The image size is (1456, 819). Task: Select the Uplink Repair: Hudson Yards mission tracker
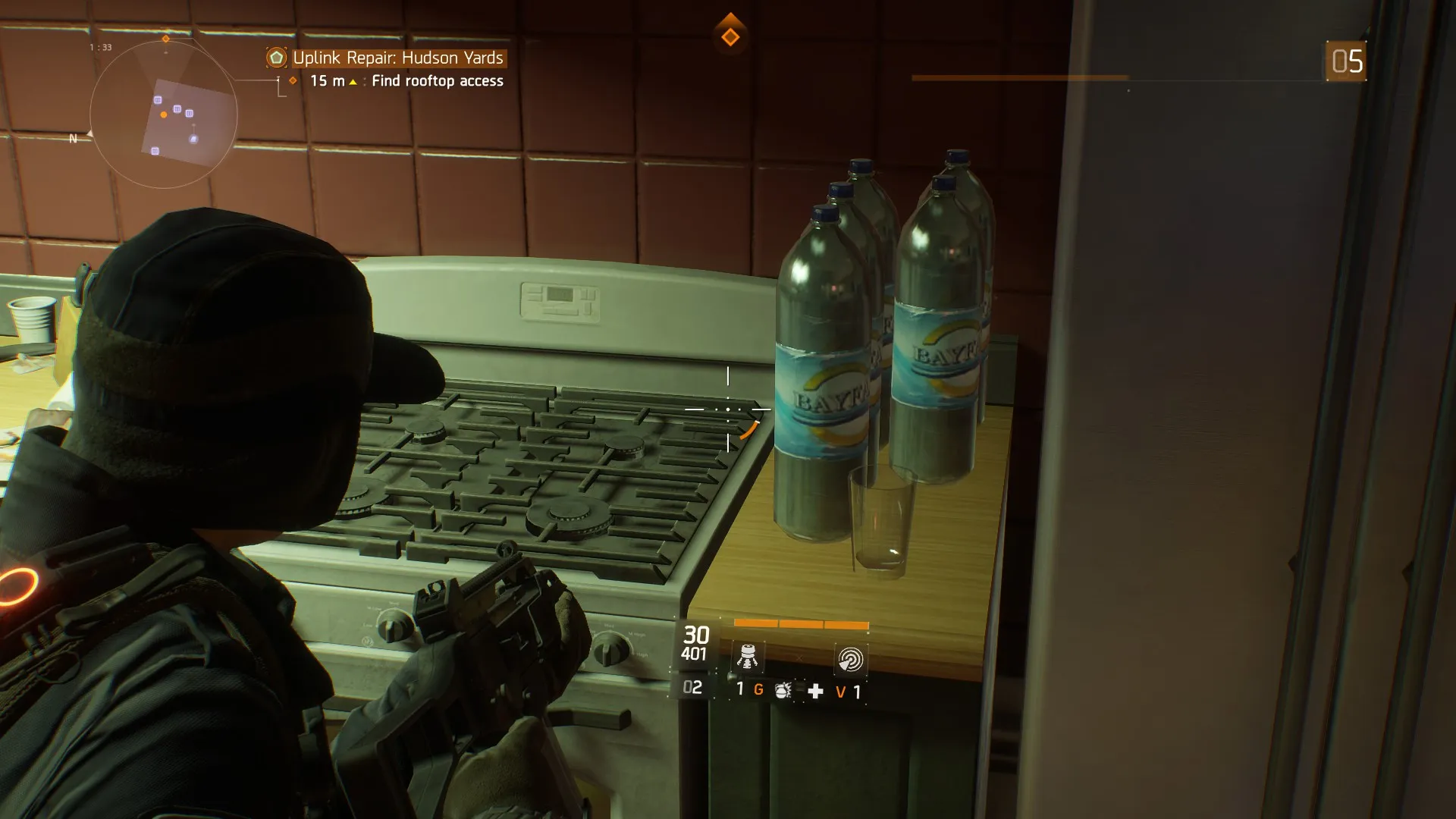click(397, 58)
